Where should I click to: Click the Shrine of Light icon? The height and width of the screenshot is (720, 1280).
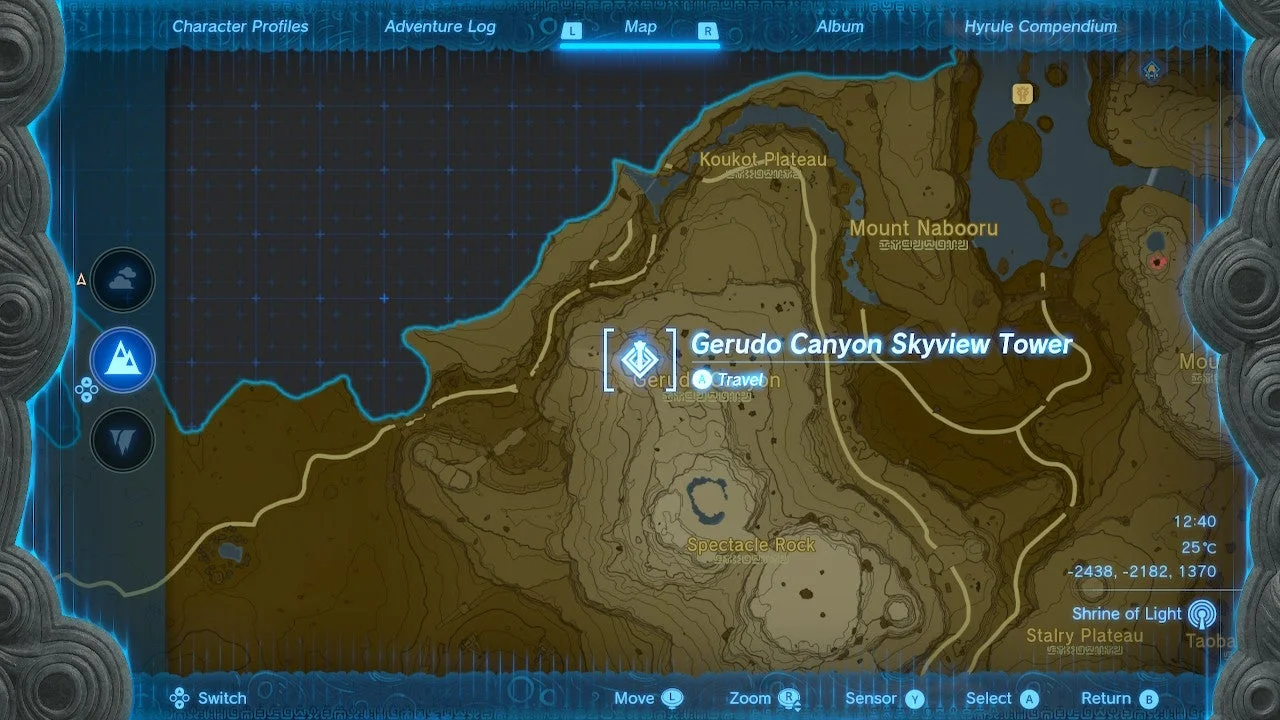[1203, 611]
